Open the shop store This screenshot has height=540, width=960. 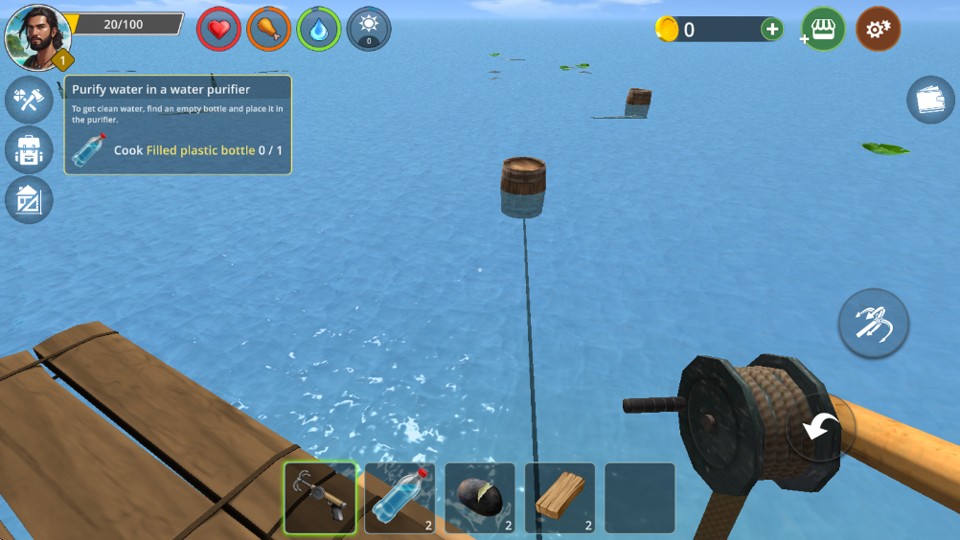[x=823, y=30]
